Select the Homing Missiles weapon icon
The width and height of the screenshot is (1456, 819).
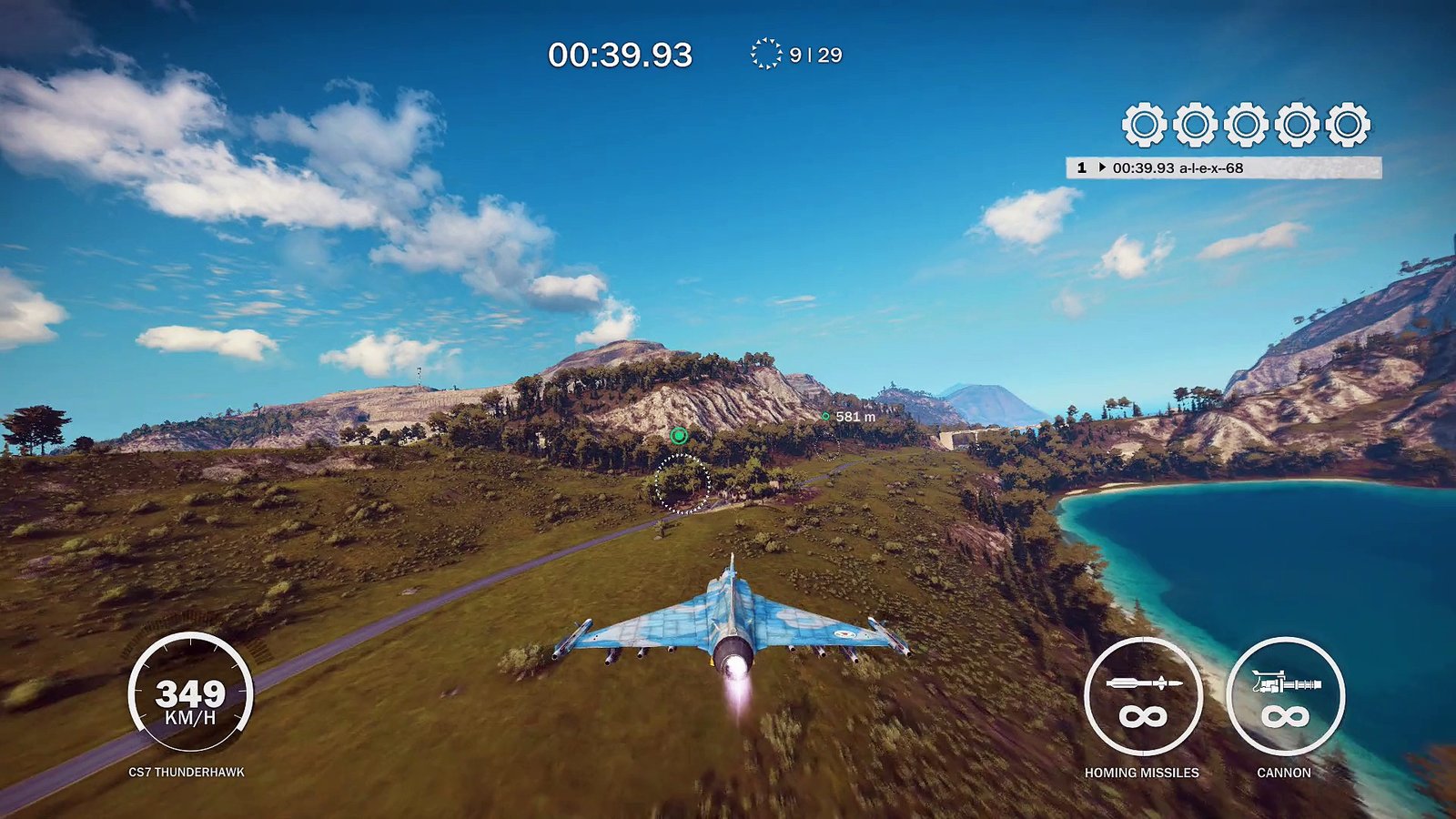click(1142, 697)
